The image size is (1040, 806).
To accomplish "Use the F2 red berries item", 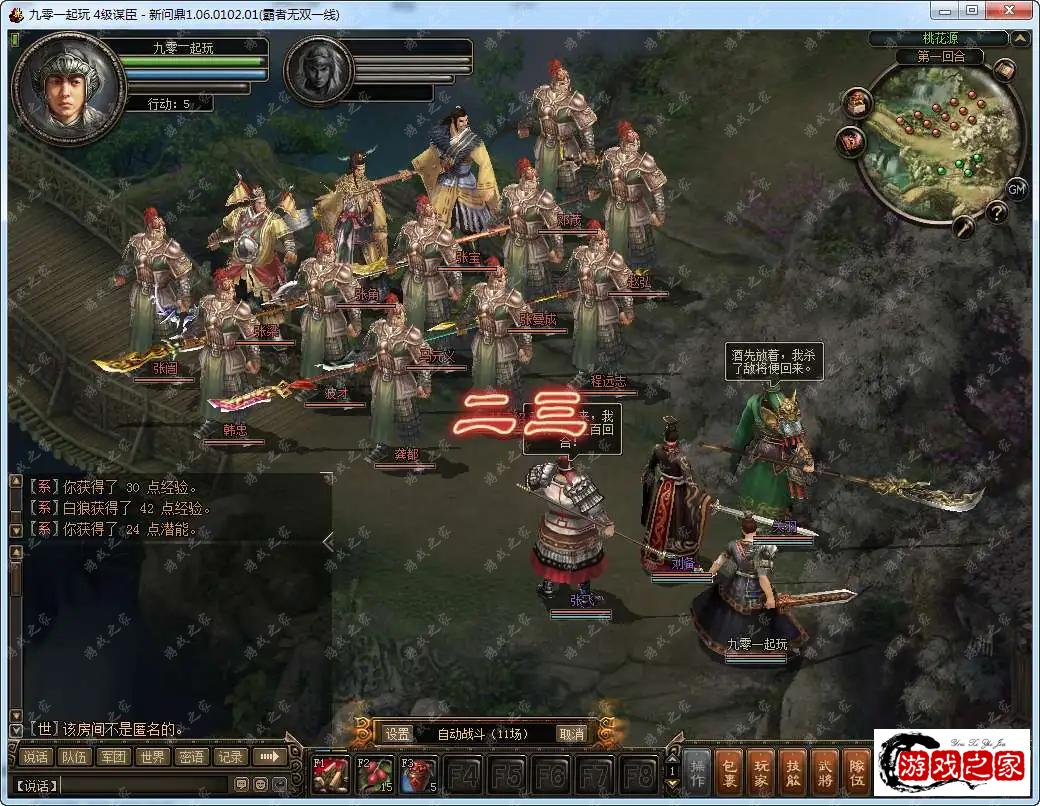I will [374, 775].
